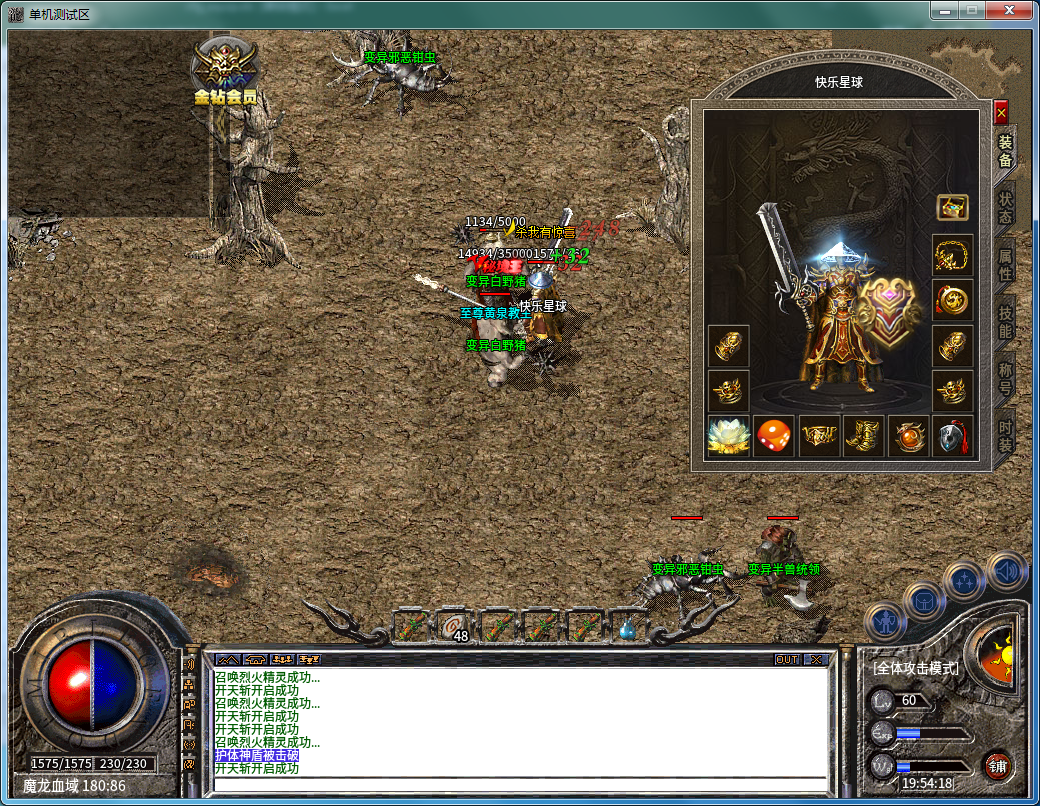The height and width of the screenshot is (806, 1040).
Task: Click the OUT button above chat
Action: [x=787, y=660]
